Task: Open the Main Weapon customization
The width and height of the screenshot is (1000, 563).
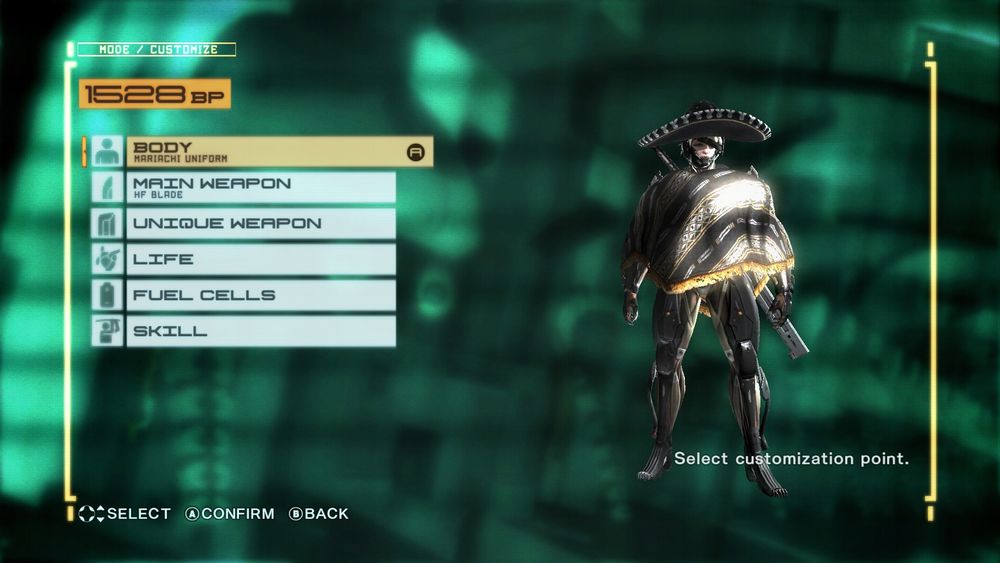Action: (x=260, y=188)
